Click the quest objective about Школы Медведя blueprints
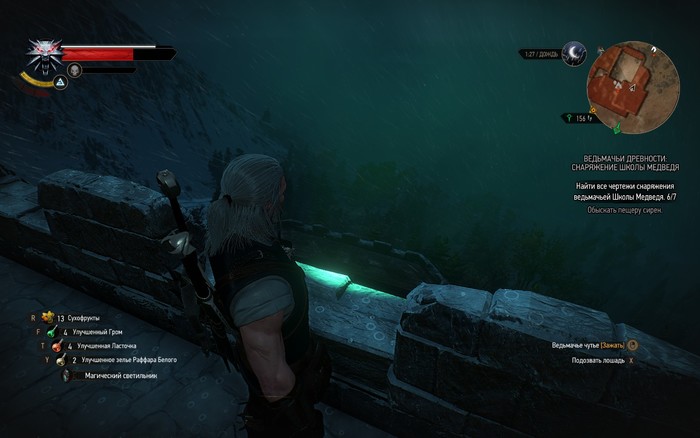Screen dimensions: 700x438 pos(624,191)
